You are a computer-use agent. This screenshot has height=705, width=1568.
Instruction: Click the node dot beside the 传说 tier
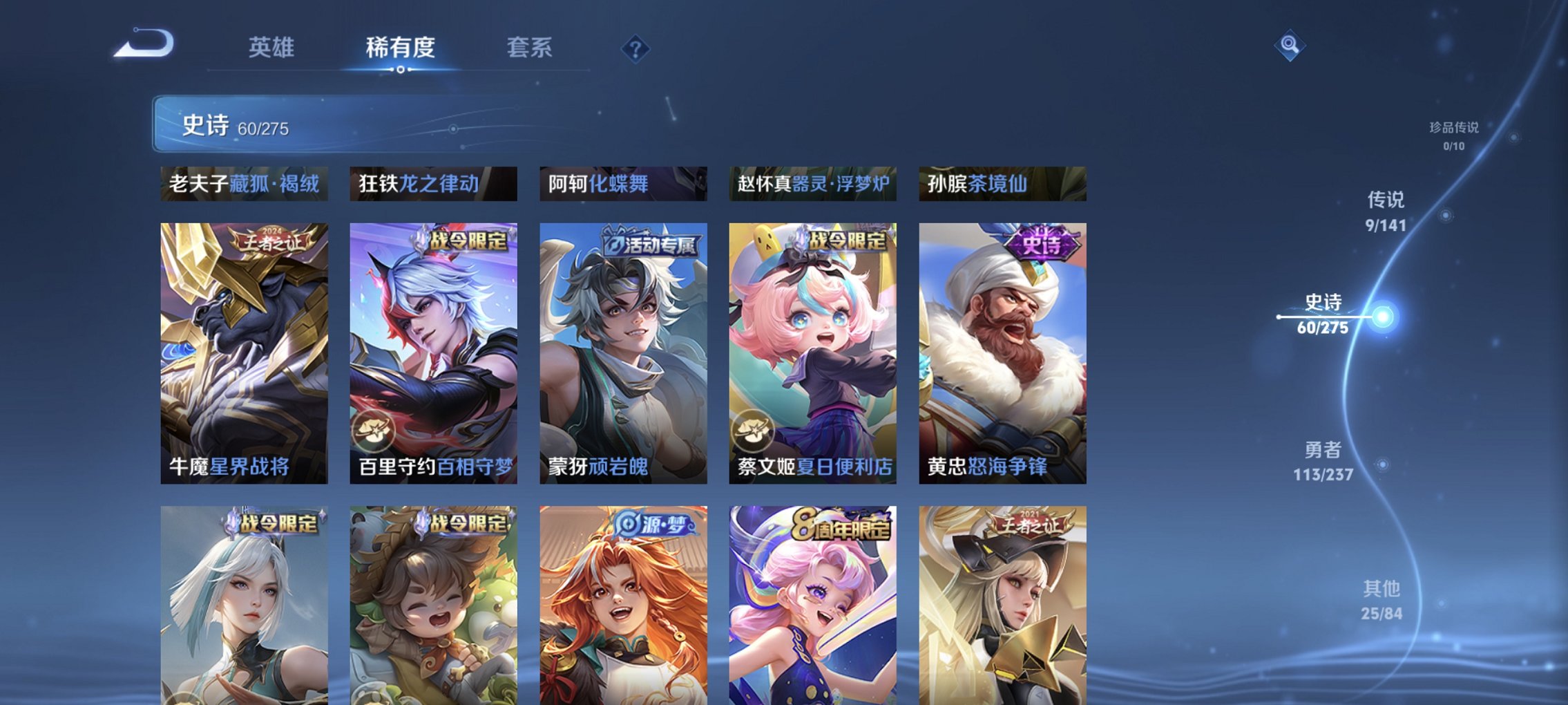tap(1445, 216)
